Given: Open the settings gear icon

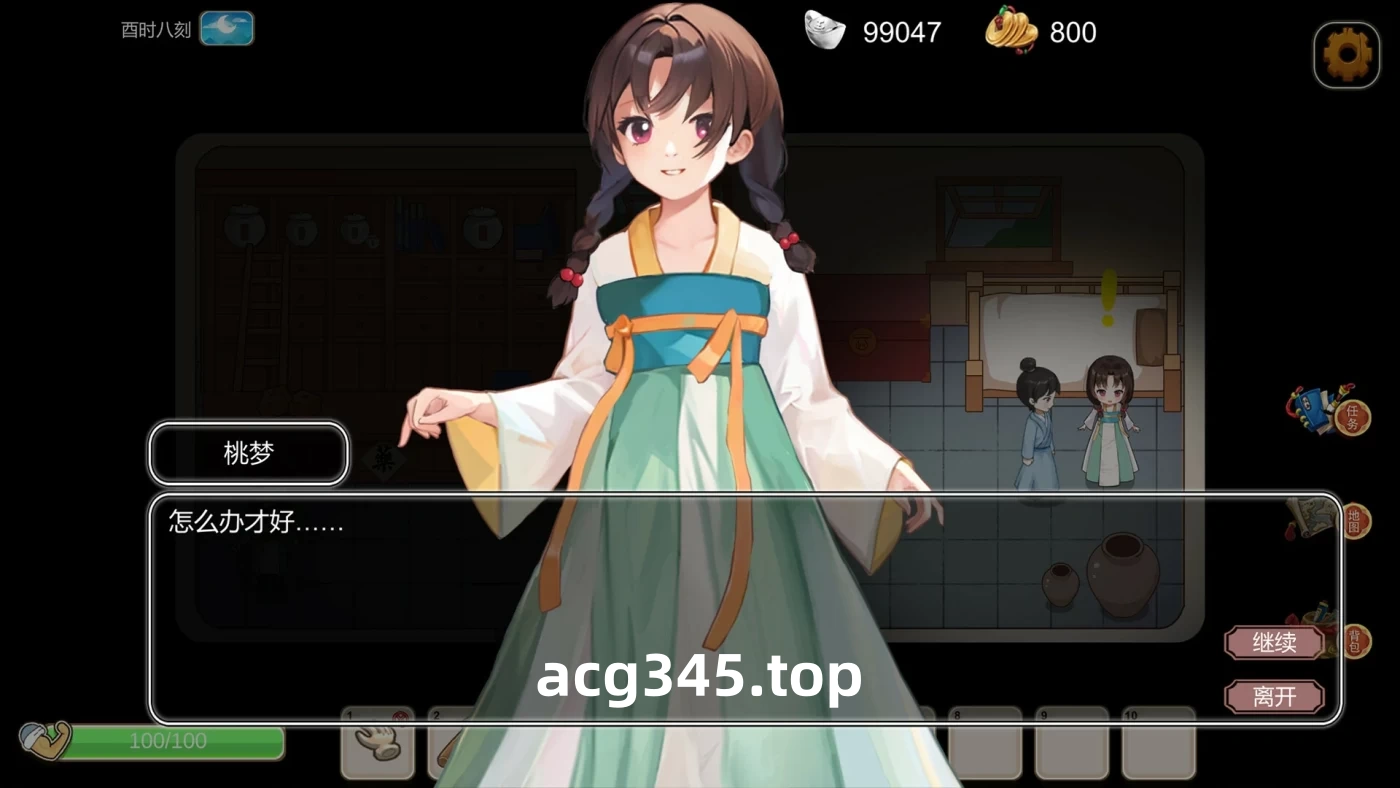Looking at the screenshot, I should 1346,53.
